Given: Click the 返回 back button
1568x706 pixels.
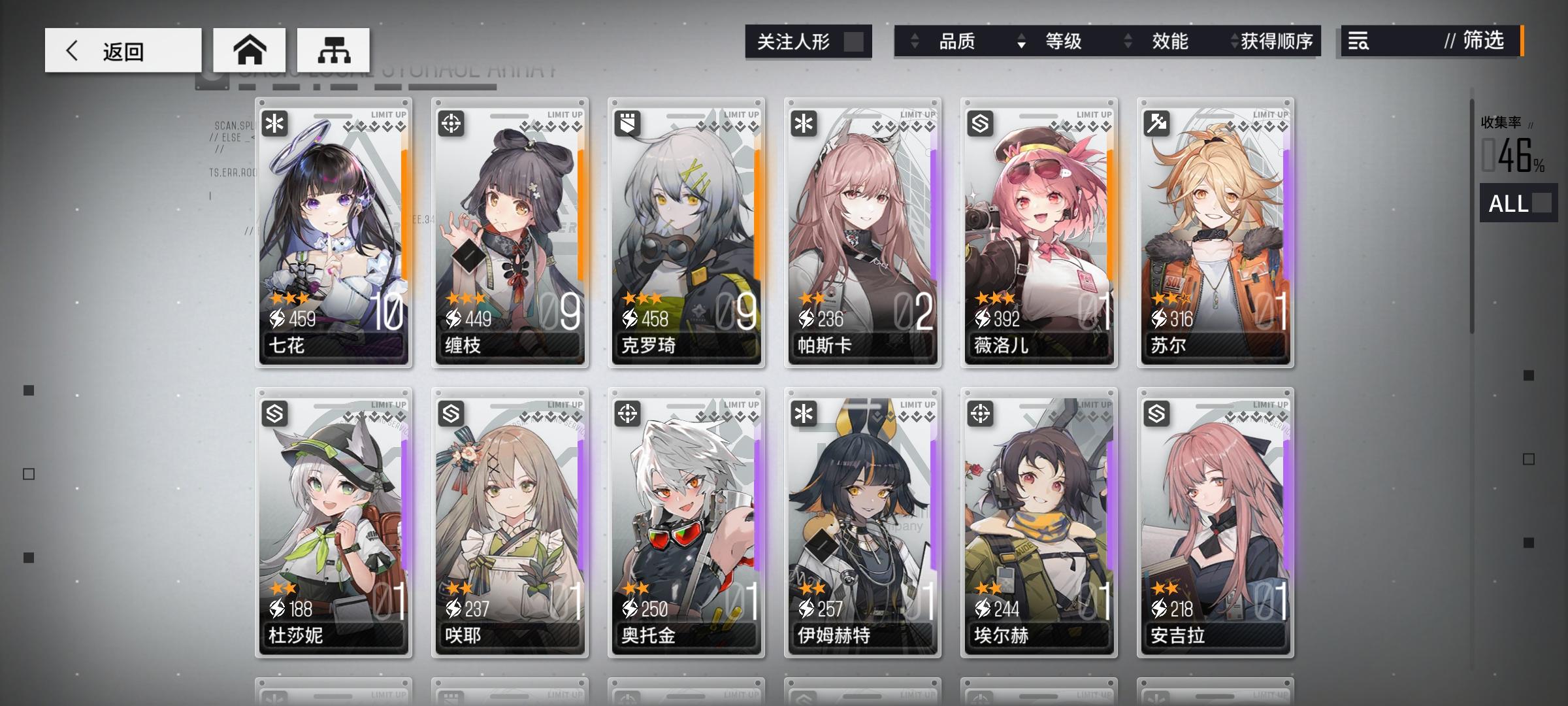Looking at the screenshot, I should [x=121, y=50].
